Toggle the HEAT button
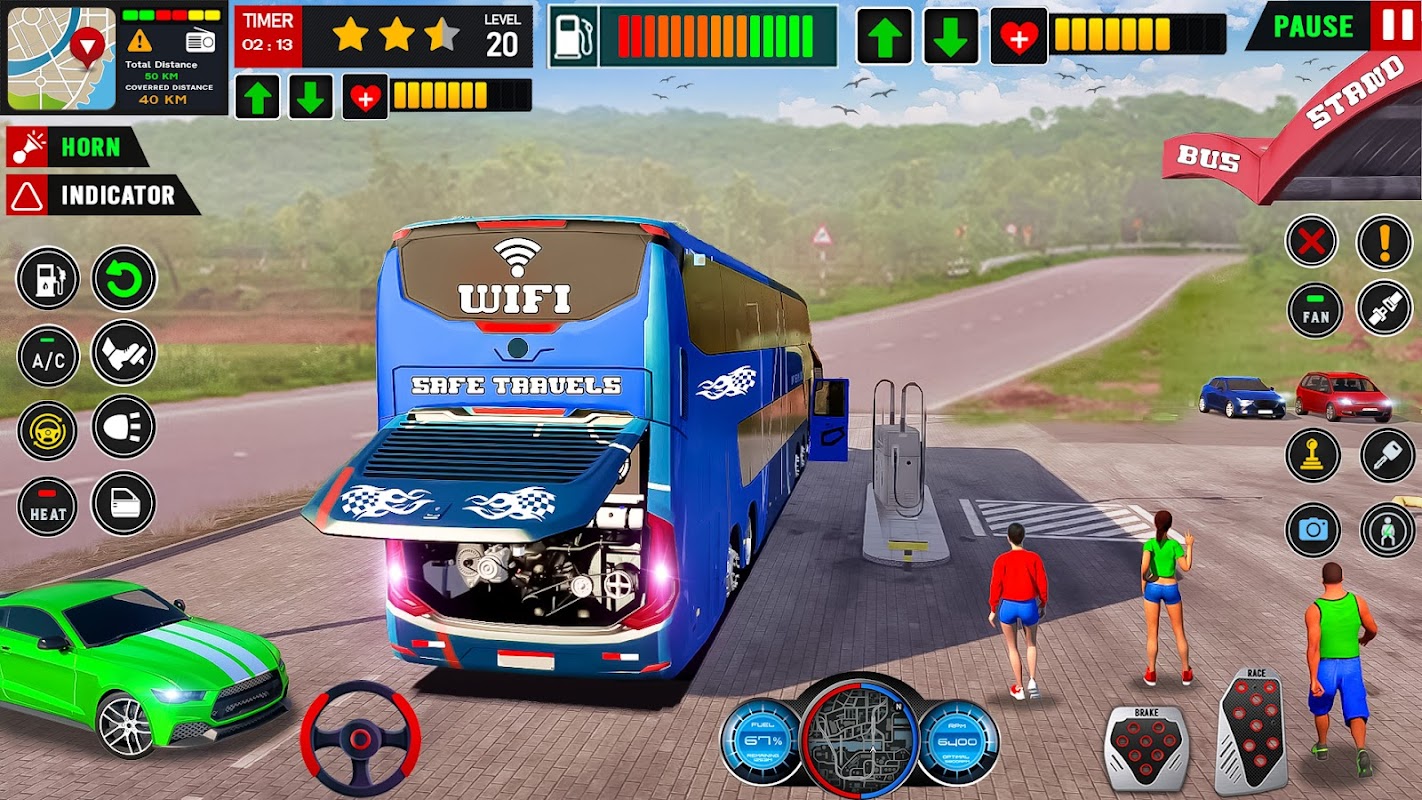Screen dimensions: 1422x800 [x=48, y=506]
